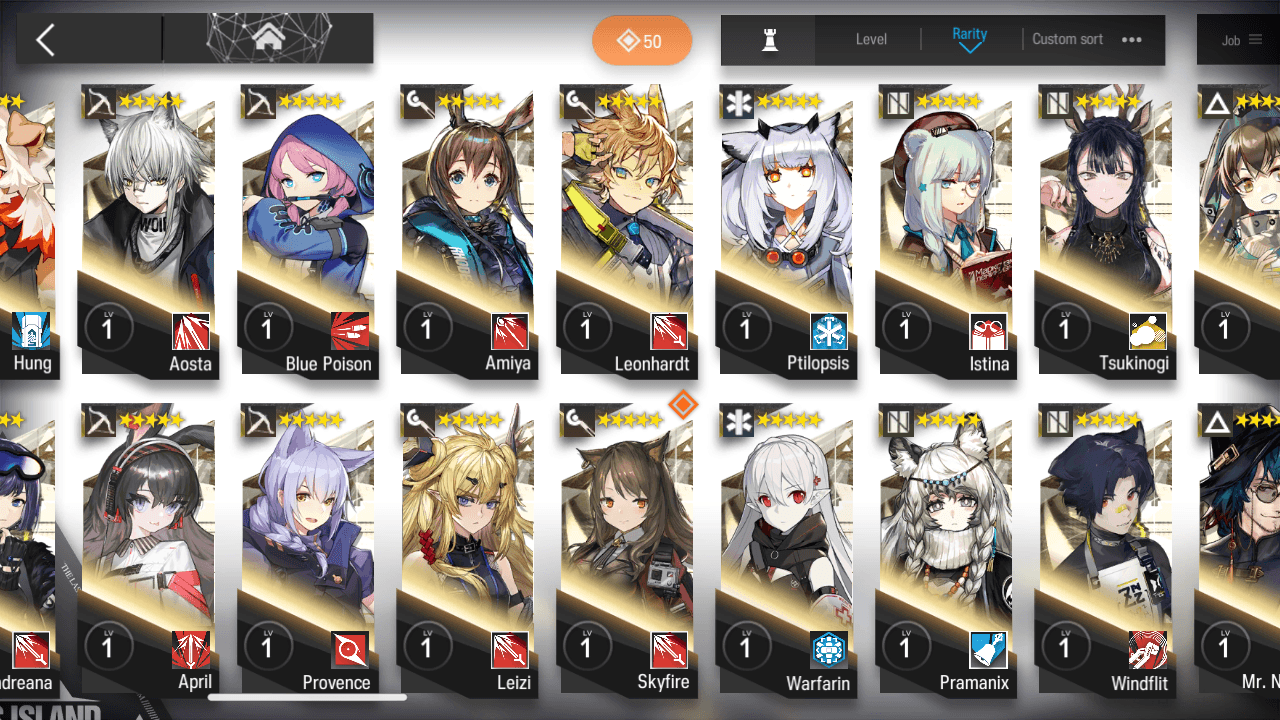This screenshot has height=720, width=1280.
Task: Select Warfarin's operator card
Action: tap(786, 550)
